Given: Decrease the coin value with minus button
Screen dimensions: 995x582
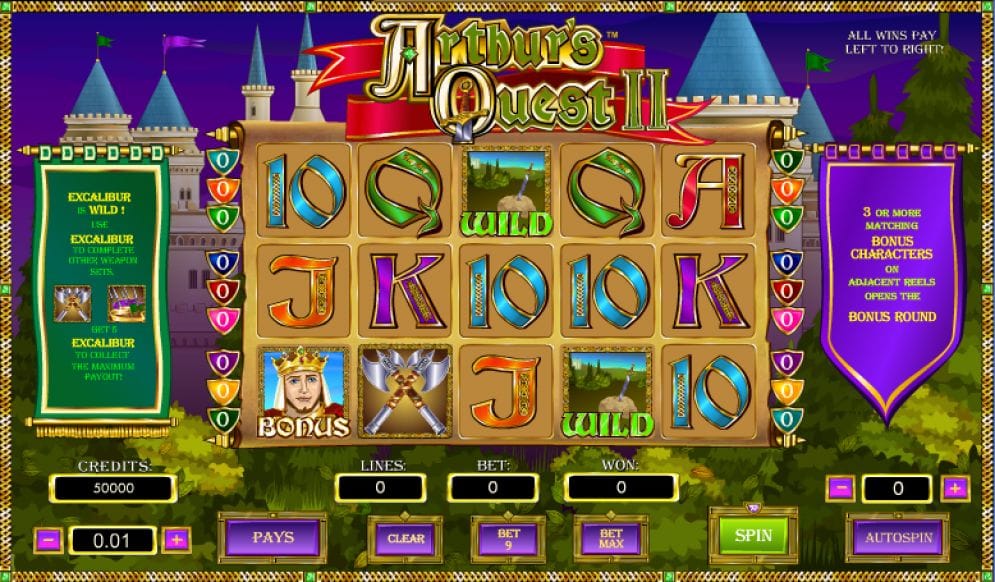Looking at the screenshot, I should click(50, 540).
